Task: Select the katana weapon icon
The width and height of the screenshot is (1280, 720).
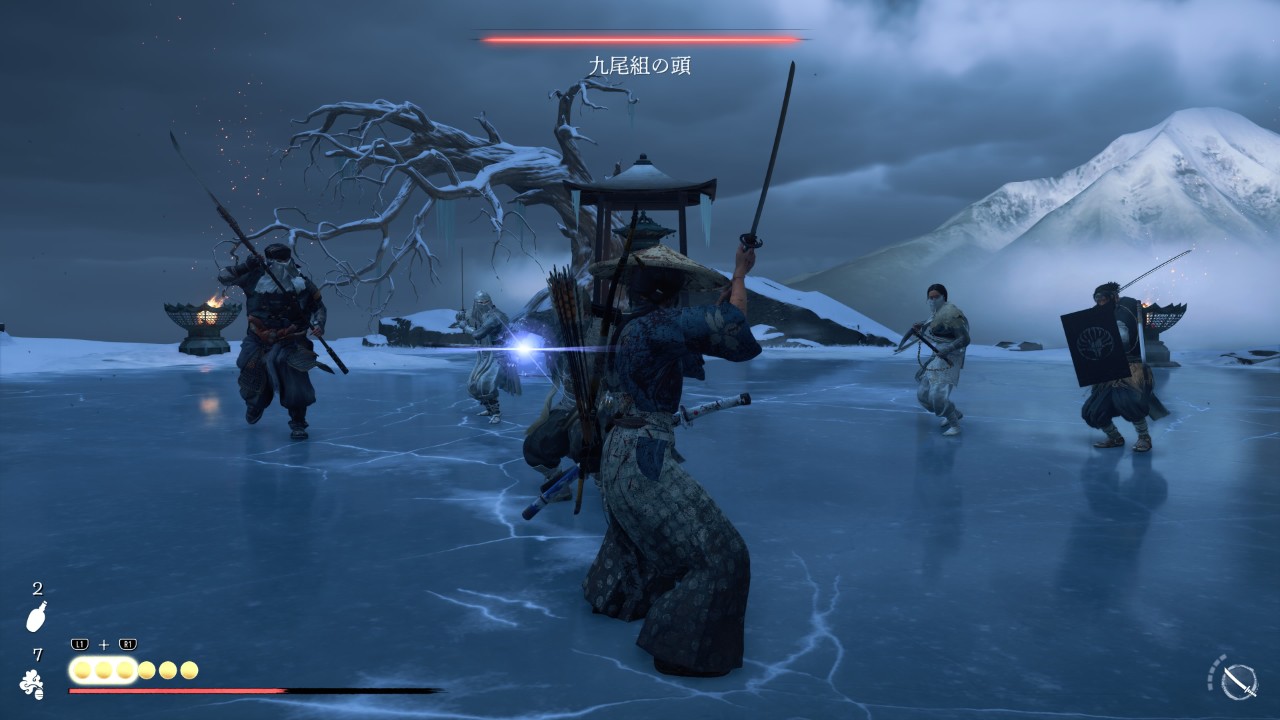Action: click(1239, 681)
